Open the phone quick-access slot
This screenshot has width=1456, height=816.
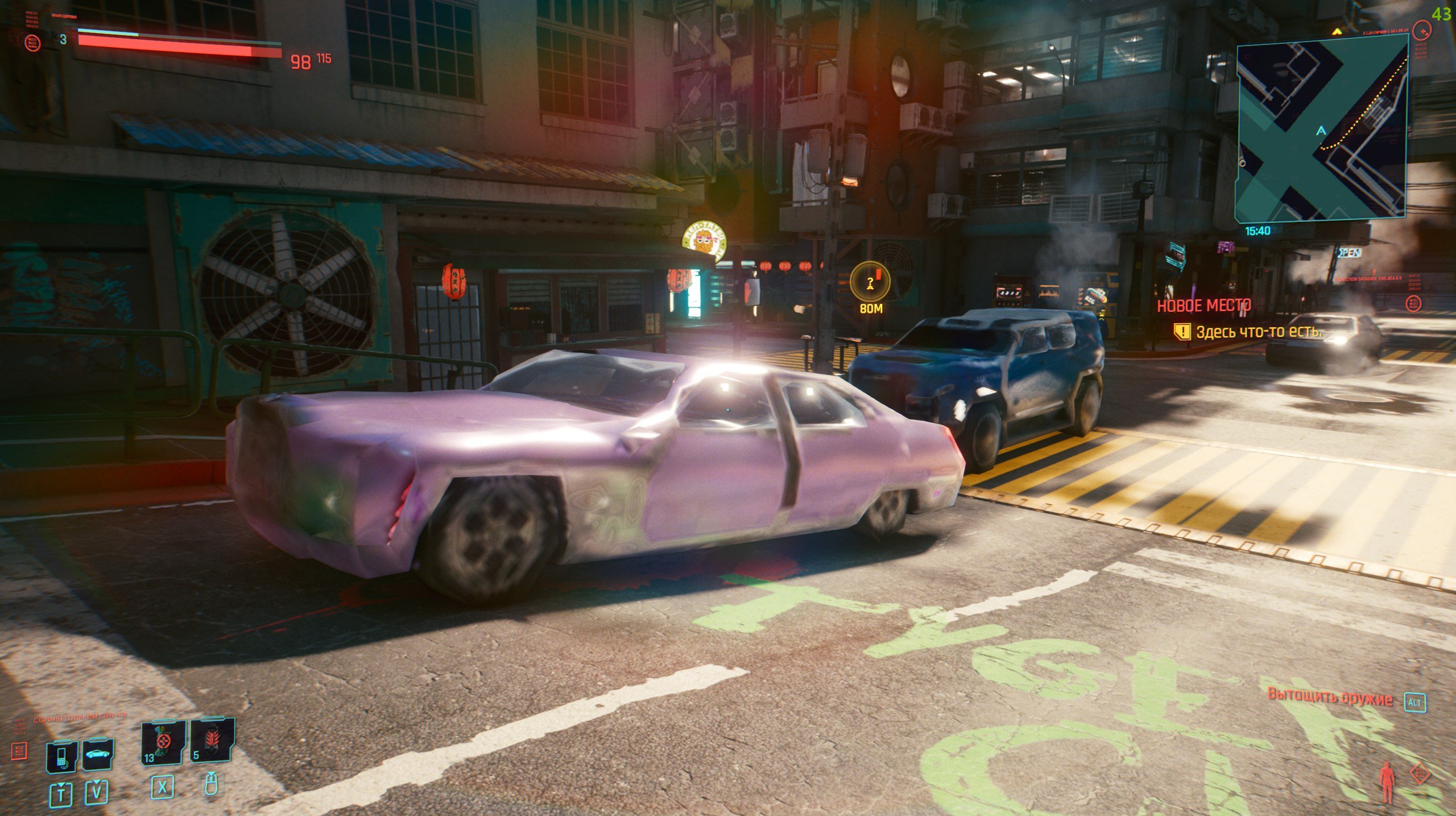(61, 756)
